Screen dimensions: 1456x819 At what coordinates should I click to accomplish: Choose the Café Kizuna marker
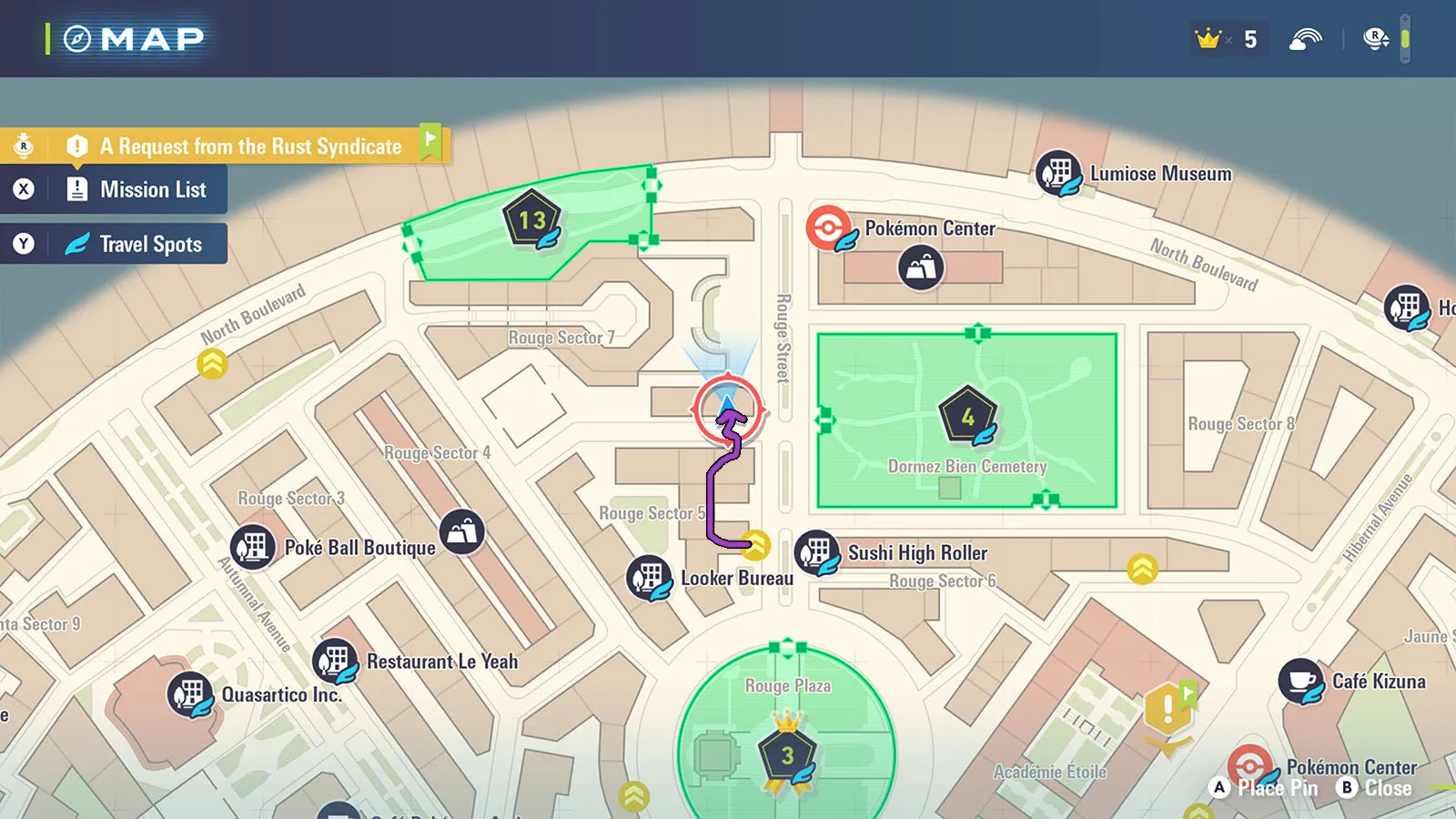click(1301, 682)
